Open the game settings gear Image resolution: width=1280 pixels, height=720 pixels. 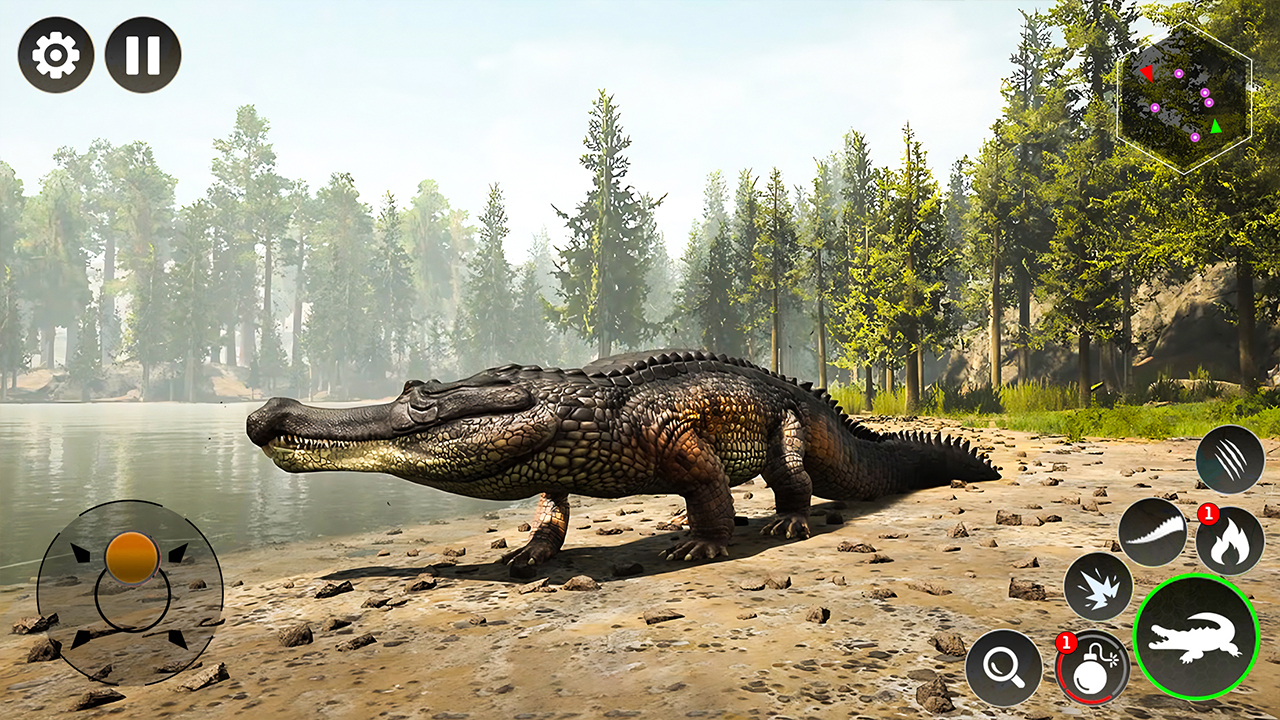tap(55, 55)
